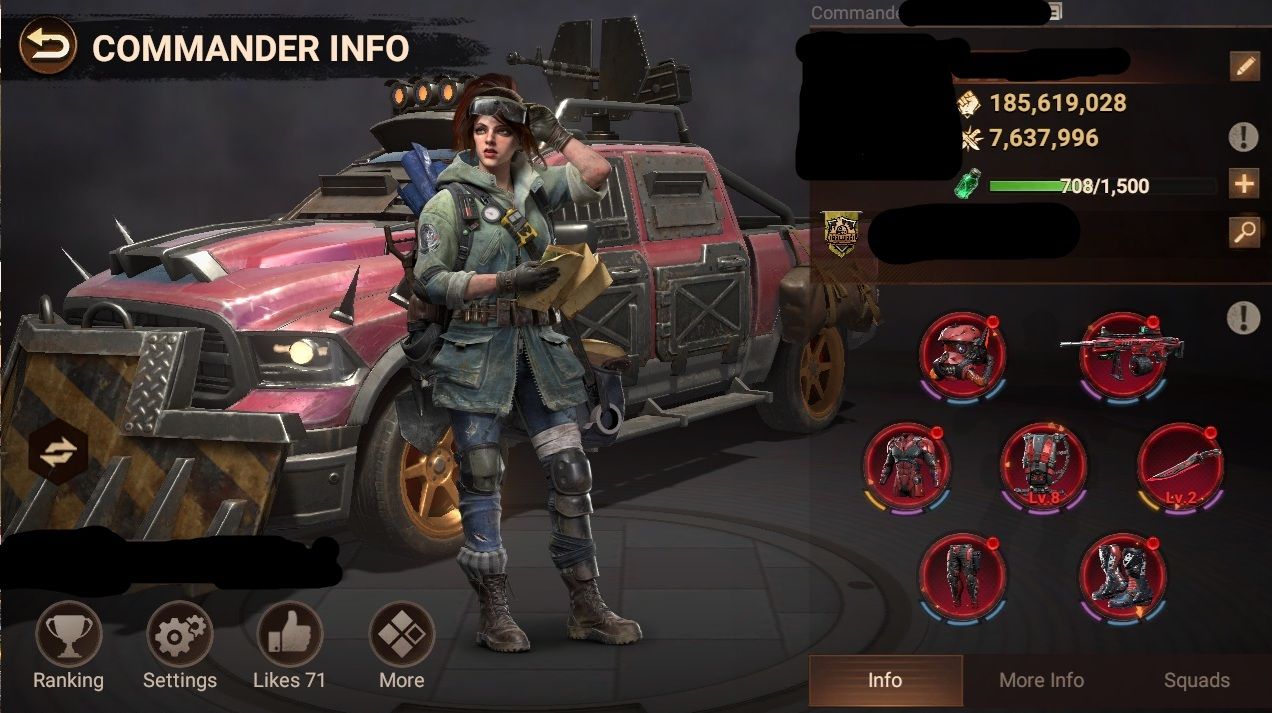Select the Lv.8 backpack gear slot
The height and width of the screenshot is (713, 1272).
1043,466
